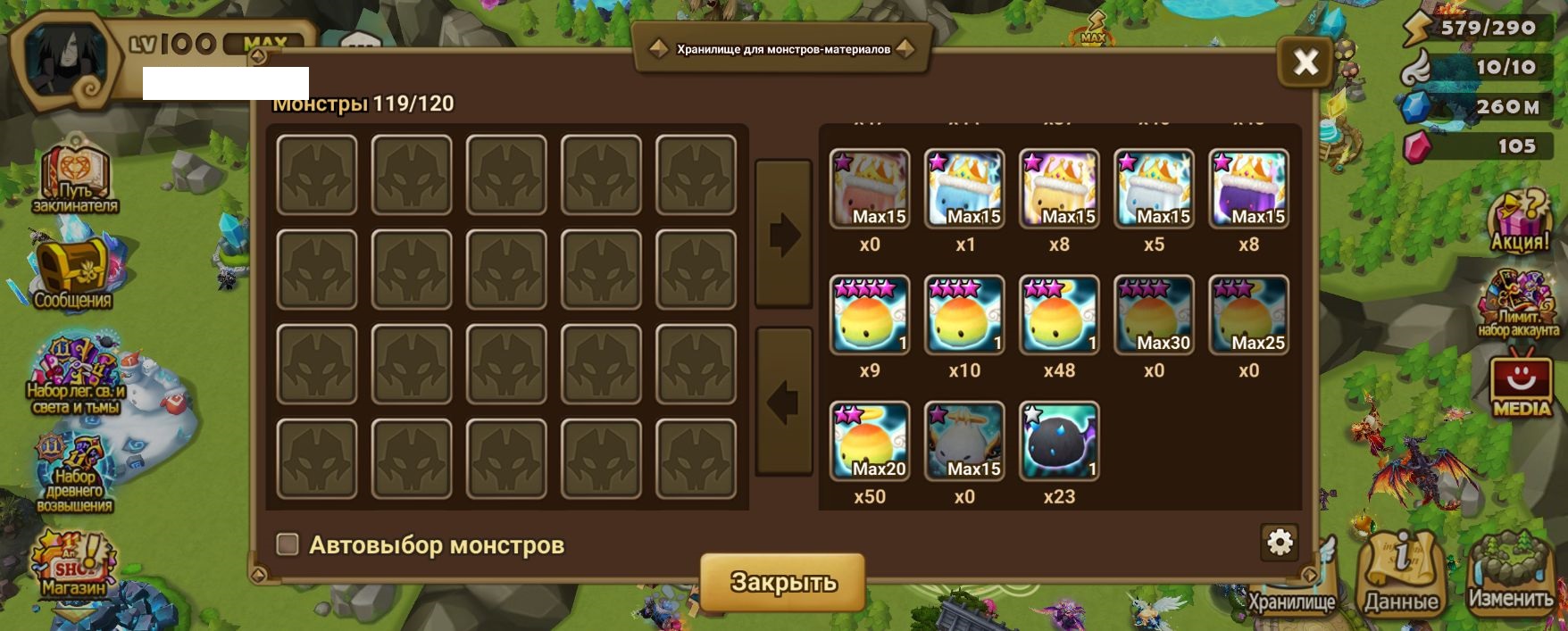The width and height of the screenshot is (1568, 631).
Task: Open the MEDIA icon
Action: pyautogui.click(x=1522, y=386)
